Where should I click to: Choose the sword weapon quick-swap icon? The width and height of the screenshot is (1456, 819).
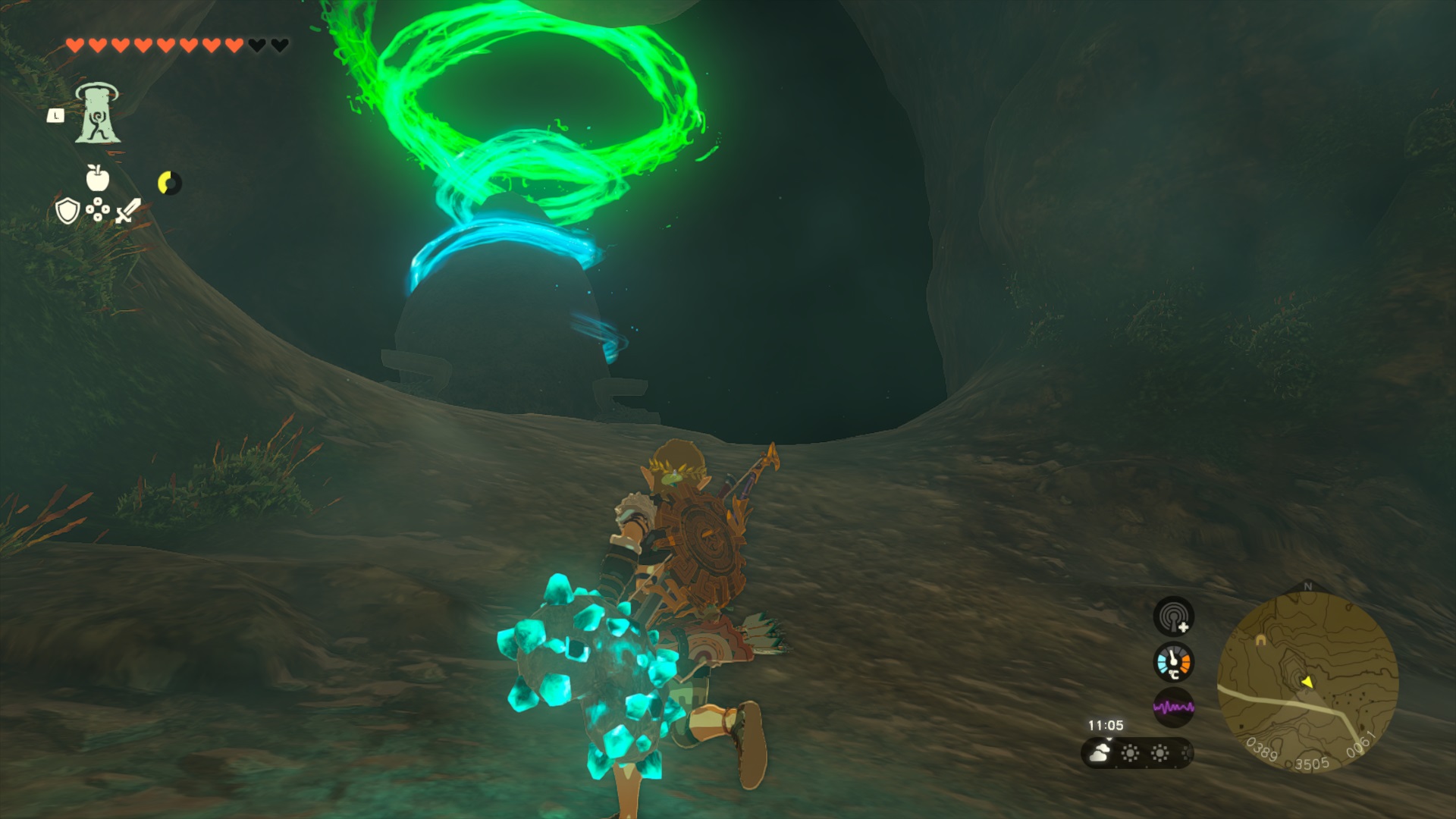128,210
